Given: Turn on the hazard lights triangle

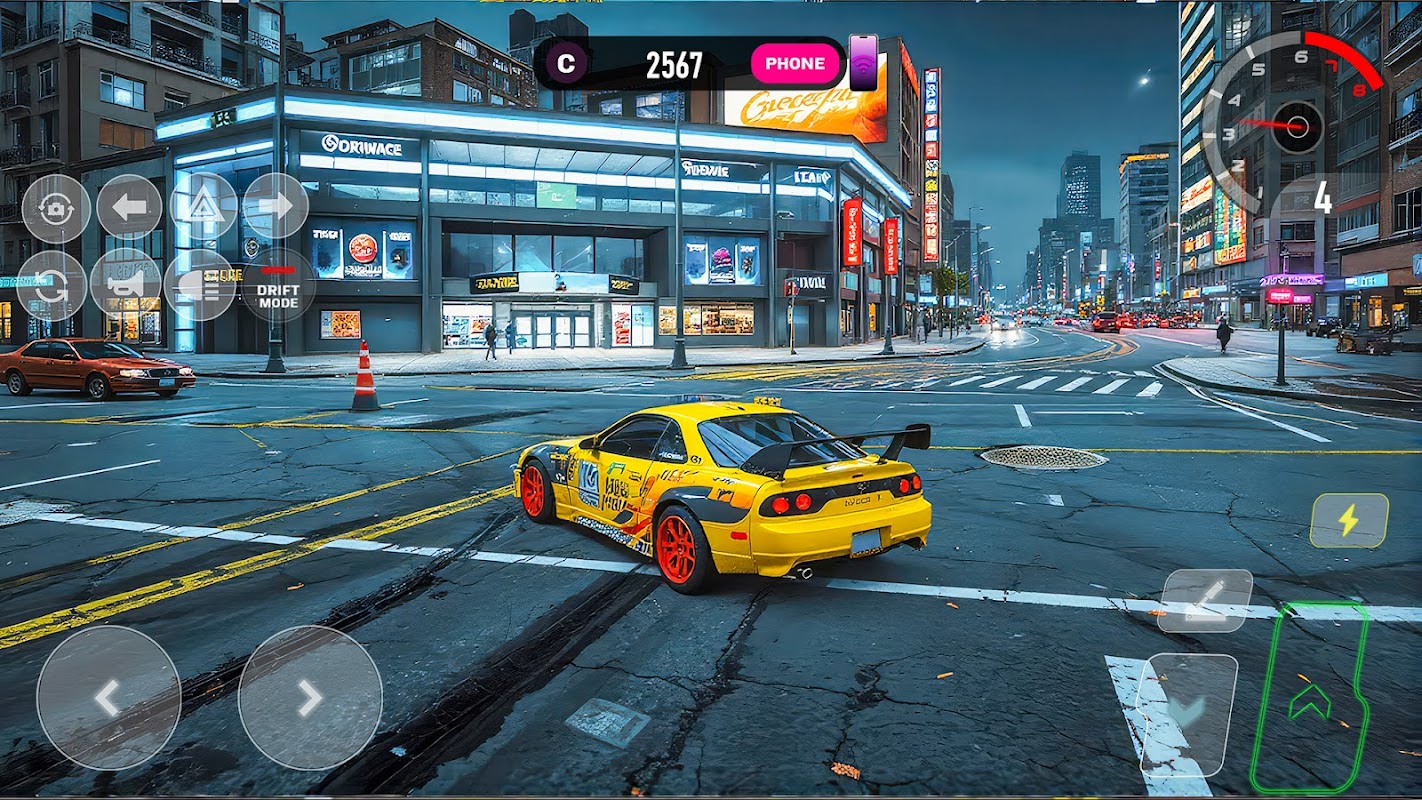Looking at the screenshot, I should coord(203,206).
